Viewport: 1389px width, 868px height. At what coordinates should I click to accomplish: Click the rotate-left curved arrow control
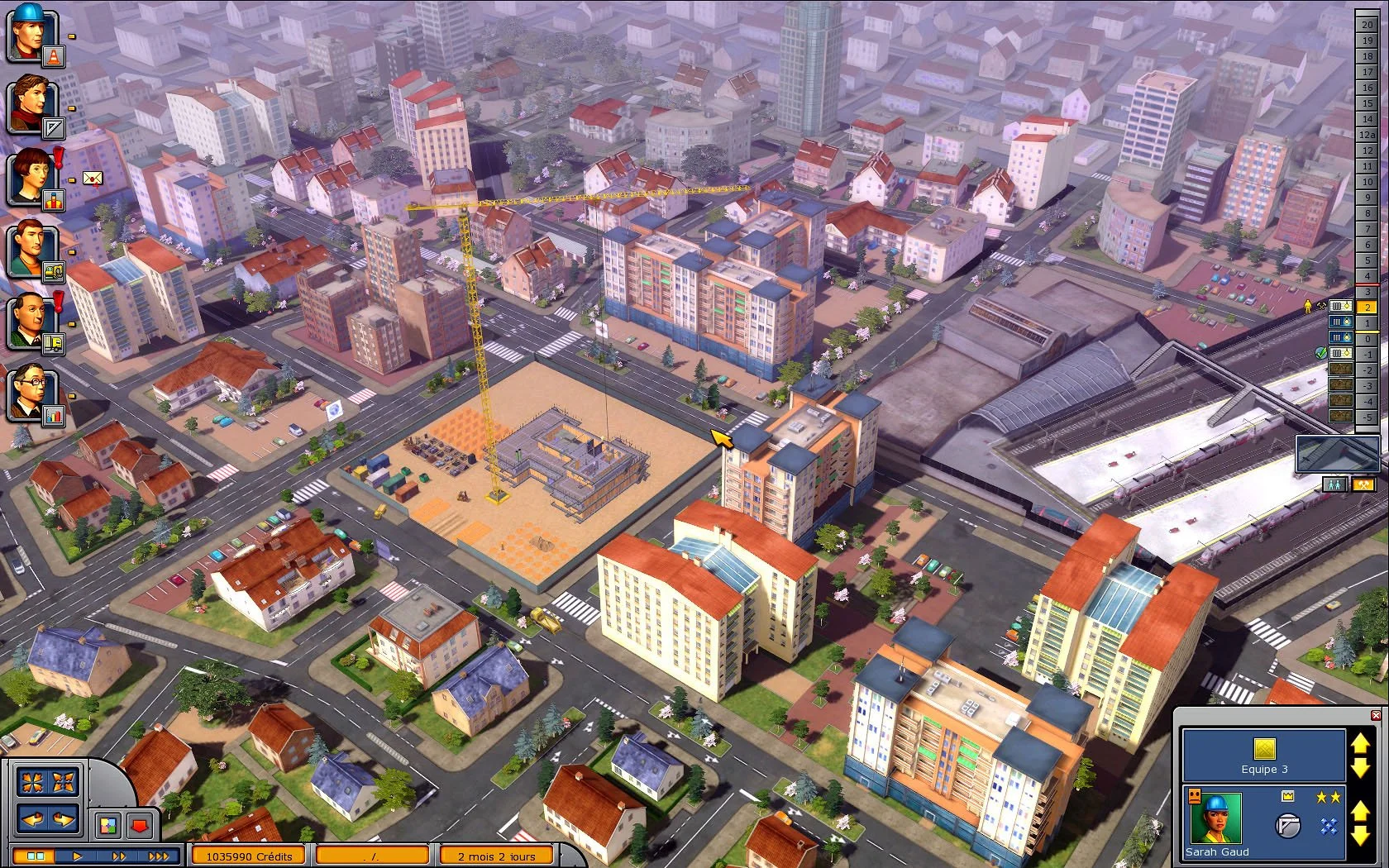(32, 820)
